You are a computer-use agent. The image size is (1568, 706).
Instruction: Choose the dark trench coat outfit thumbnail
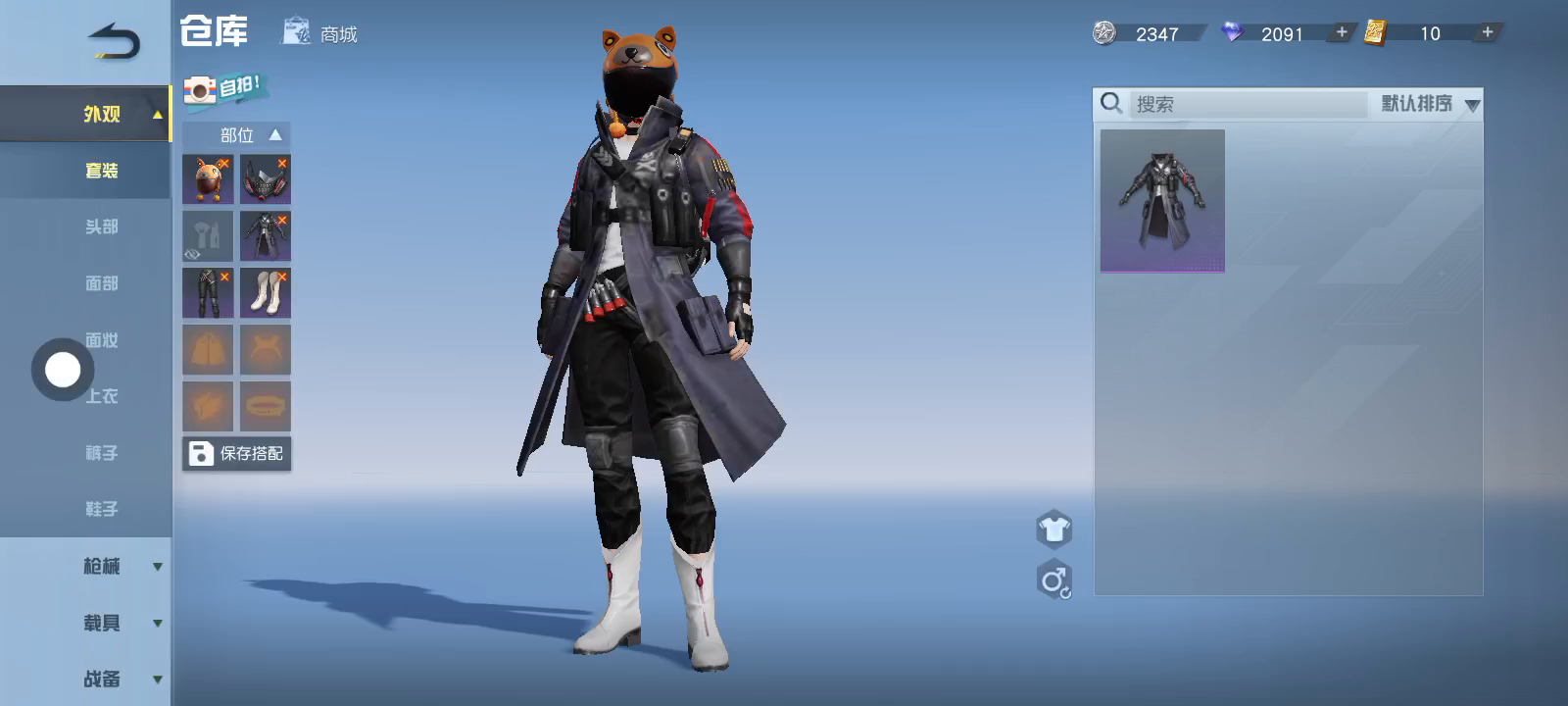[1162, 201]
